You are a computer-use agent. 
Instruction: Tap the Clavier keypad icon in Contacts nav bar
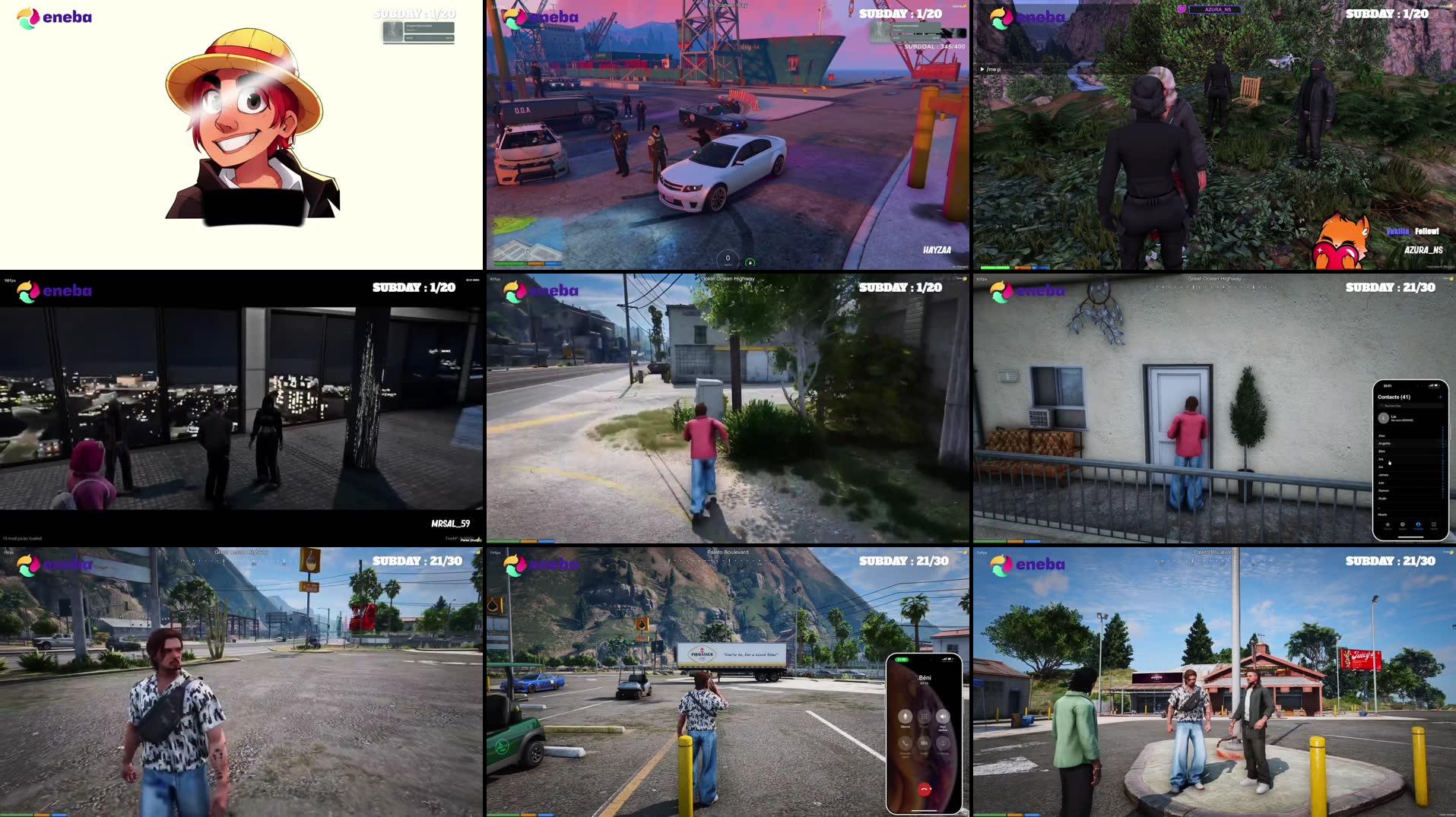[1434, 525]
